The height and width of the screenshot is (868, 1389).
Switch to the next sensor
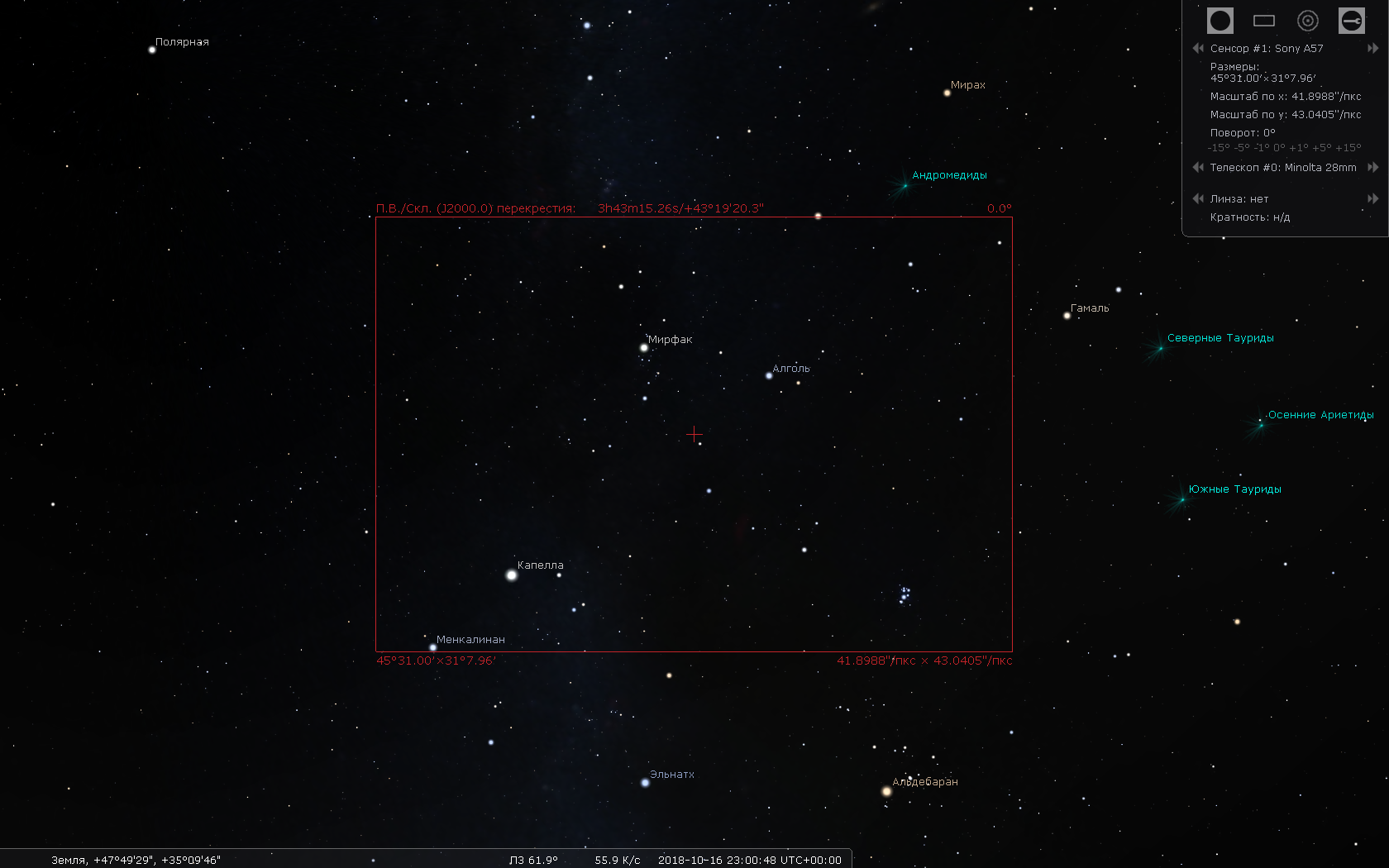click(x=1372, y=49)
